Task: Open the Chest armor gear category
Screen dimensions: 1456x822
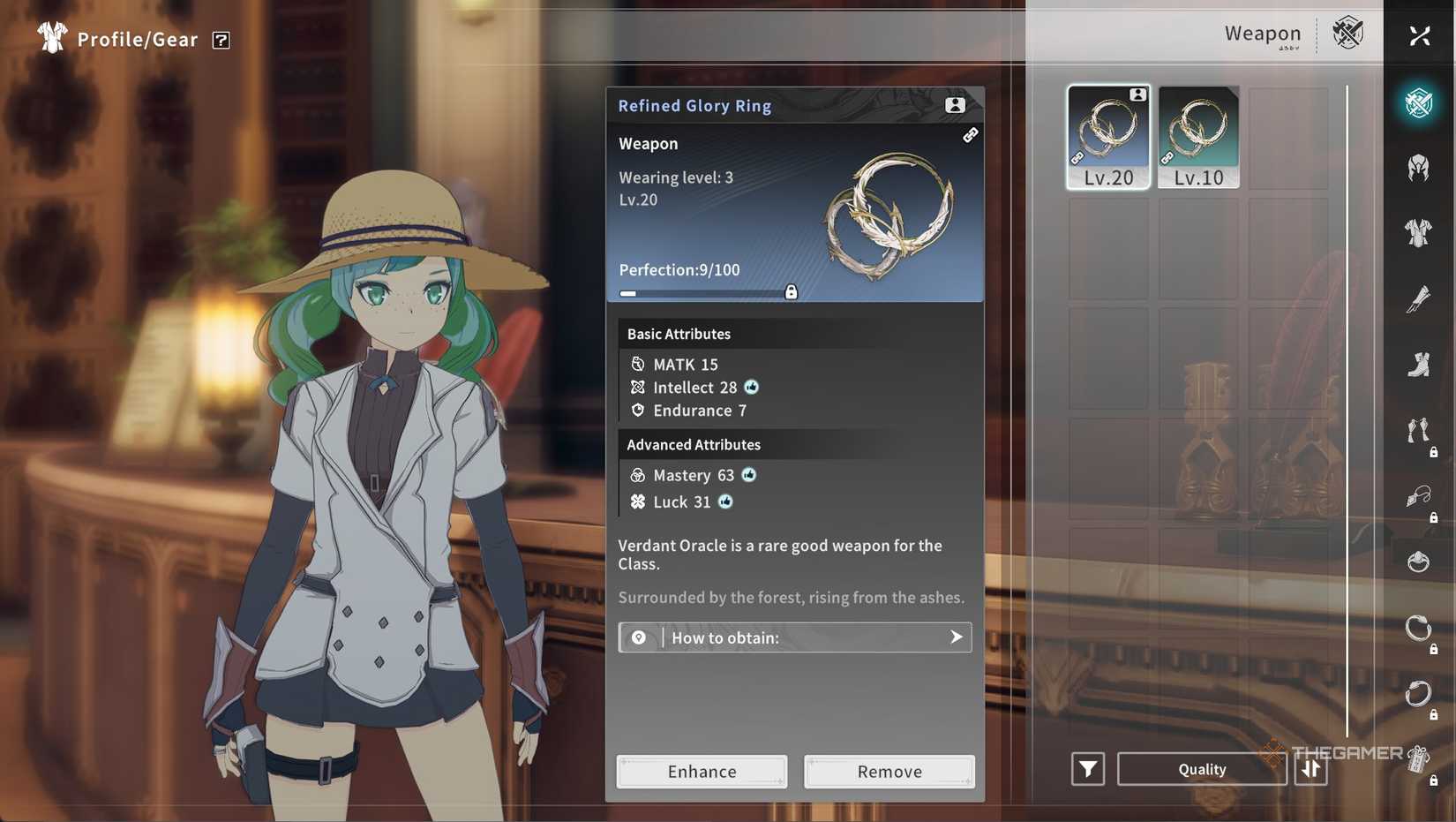Action: coord(1419,233)
